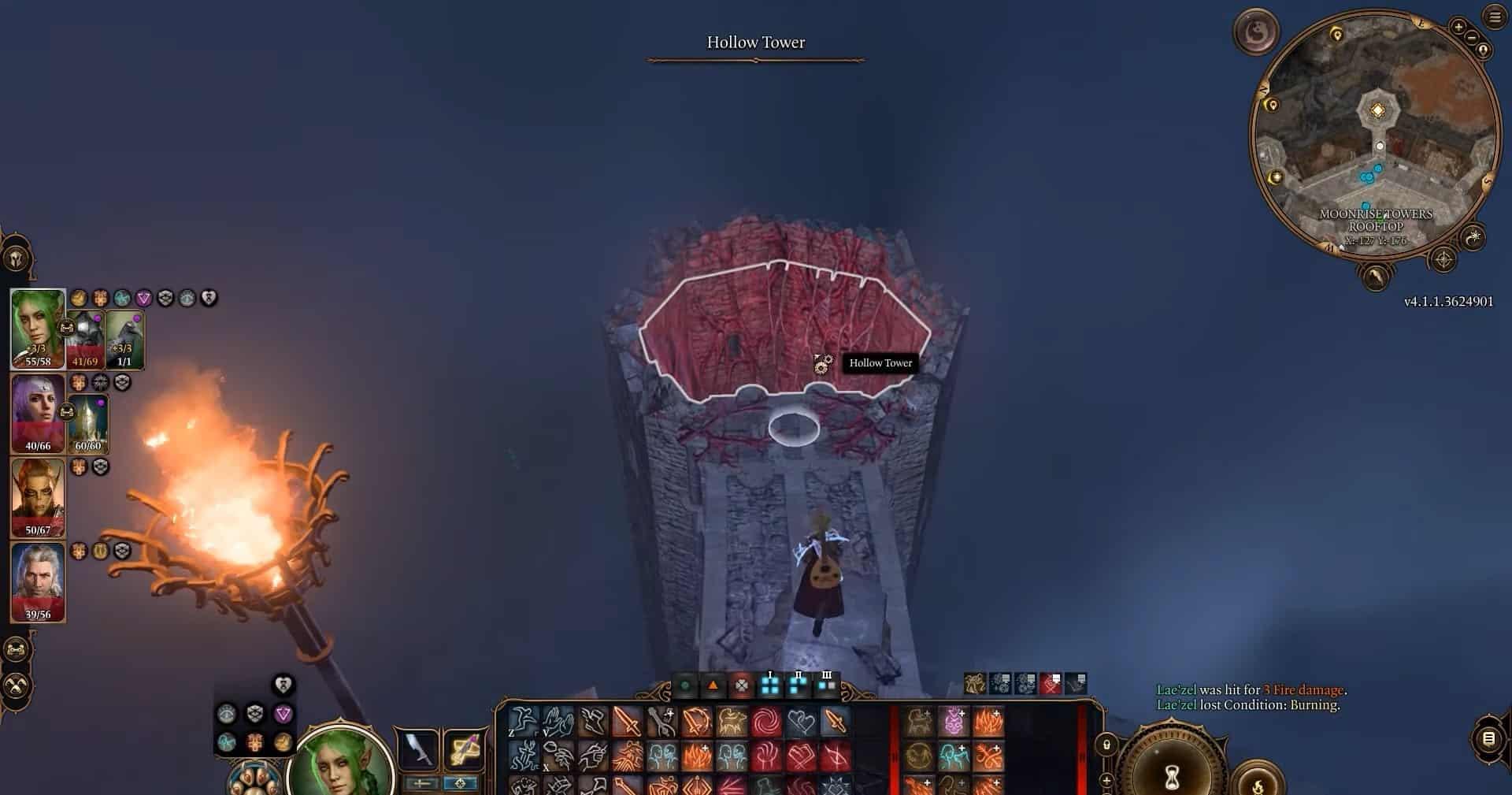Image resolution: width=1512 pixels, height=795 pixels.
Task: Choose Lae'zel's gold-tattooed portrait
Action: [37, 496]
